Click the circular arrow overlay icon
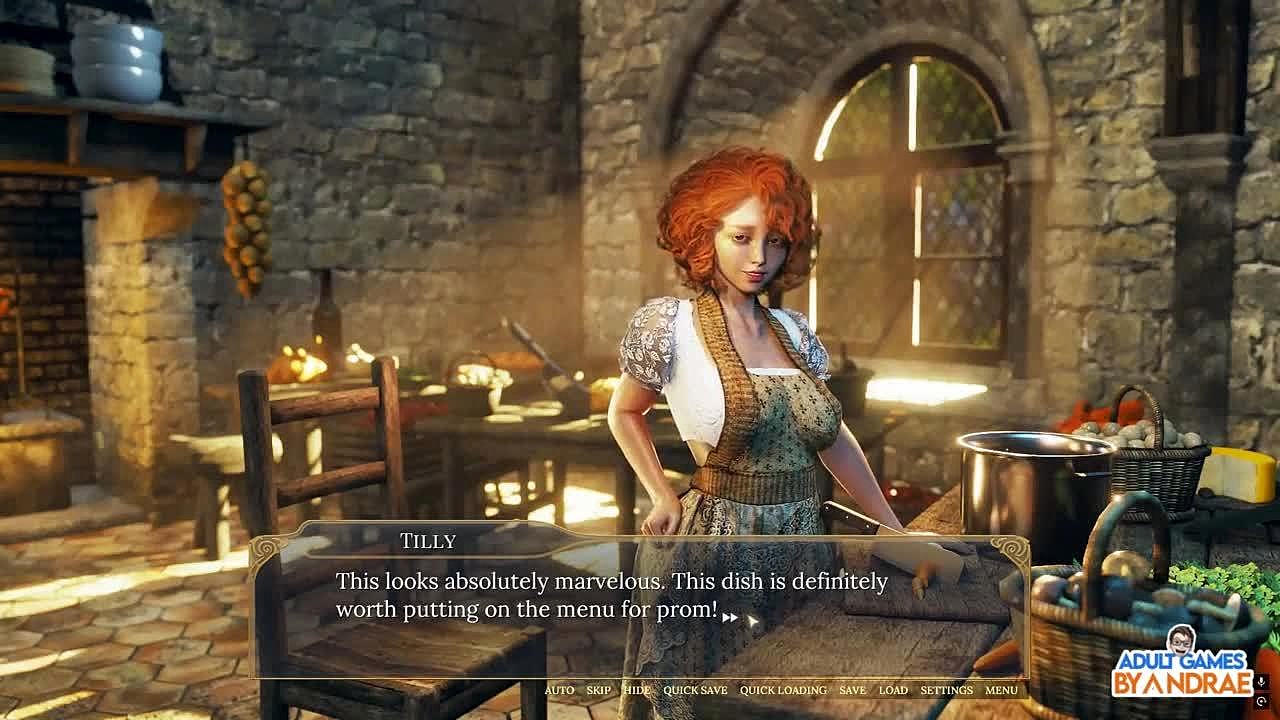This screenshot has width=1280, height=720. point(1261,702)
